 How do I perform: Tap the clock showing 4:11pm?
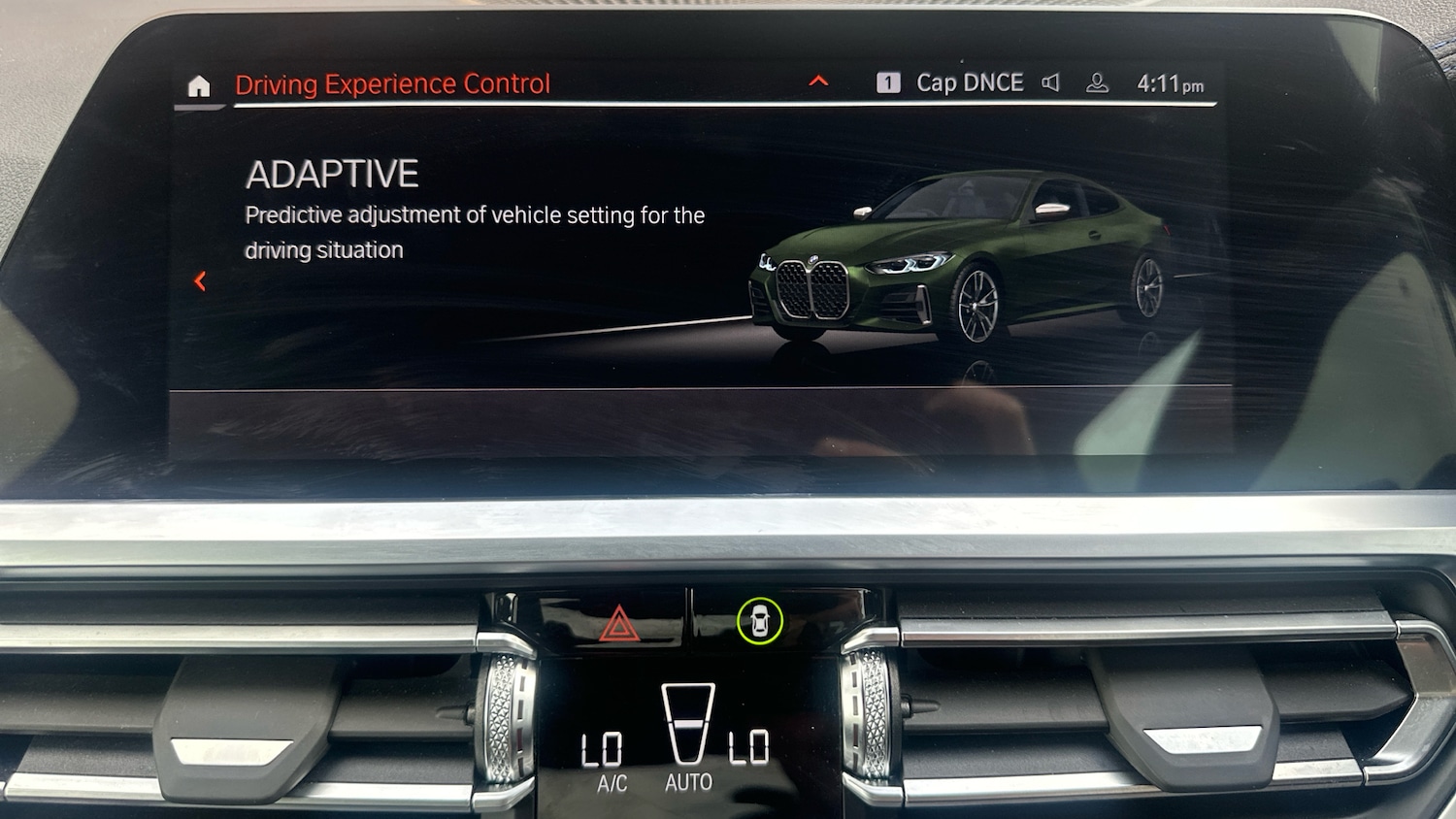coord(1168,83)
